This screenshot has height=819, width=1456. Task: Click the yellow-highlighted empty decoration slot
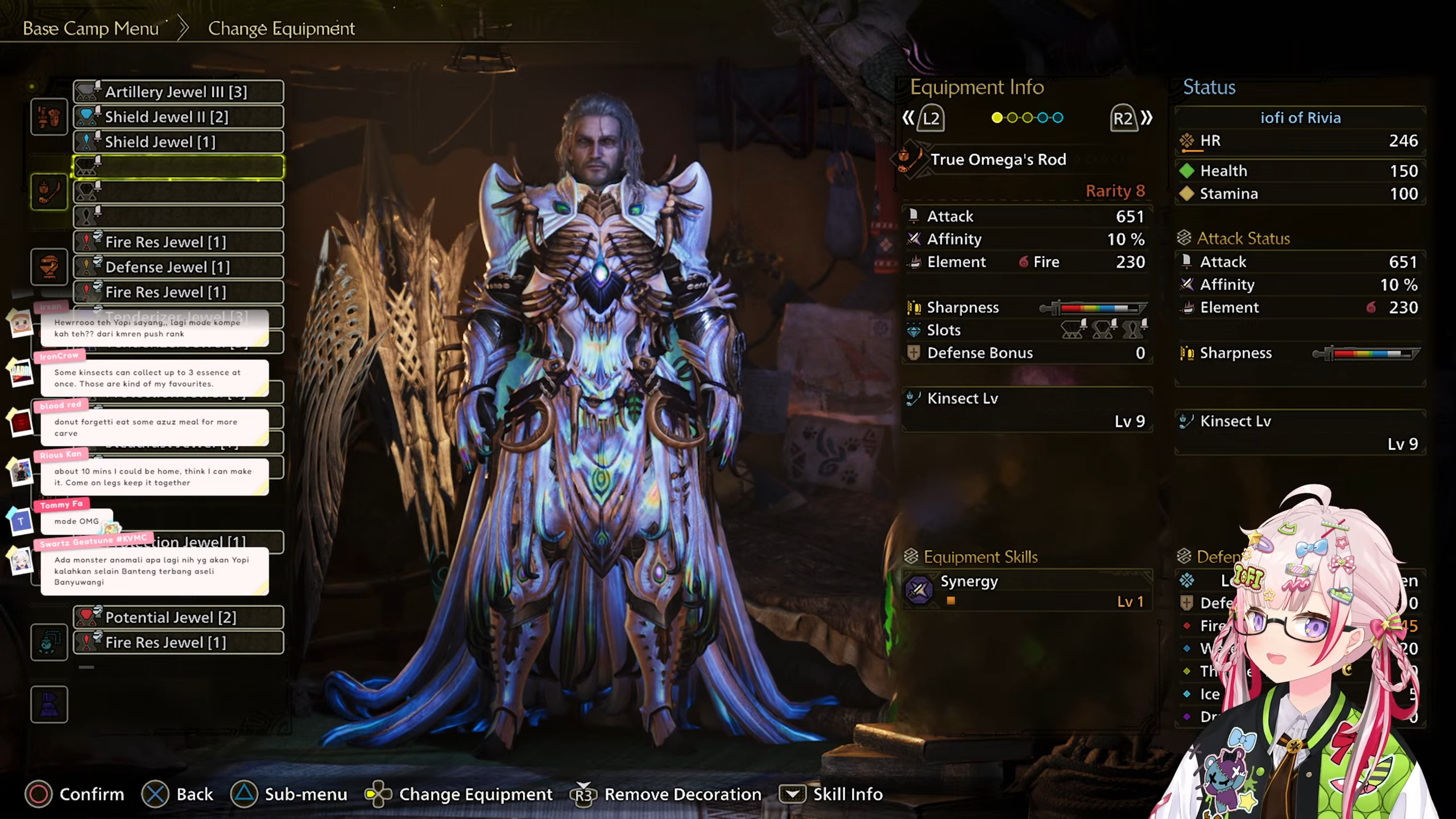tap(178, 167)
